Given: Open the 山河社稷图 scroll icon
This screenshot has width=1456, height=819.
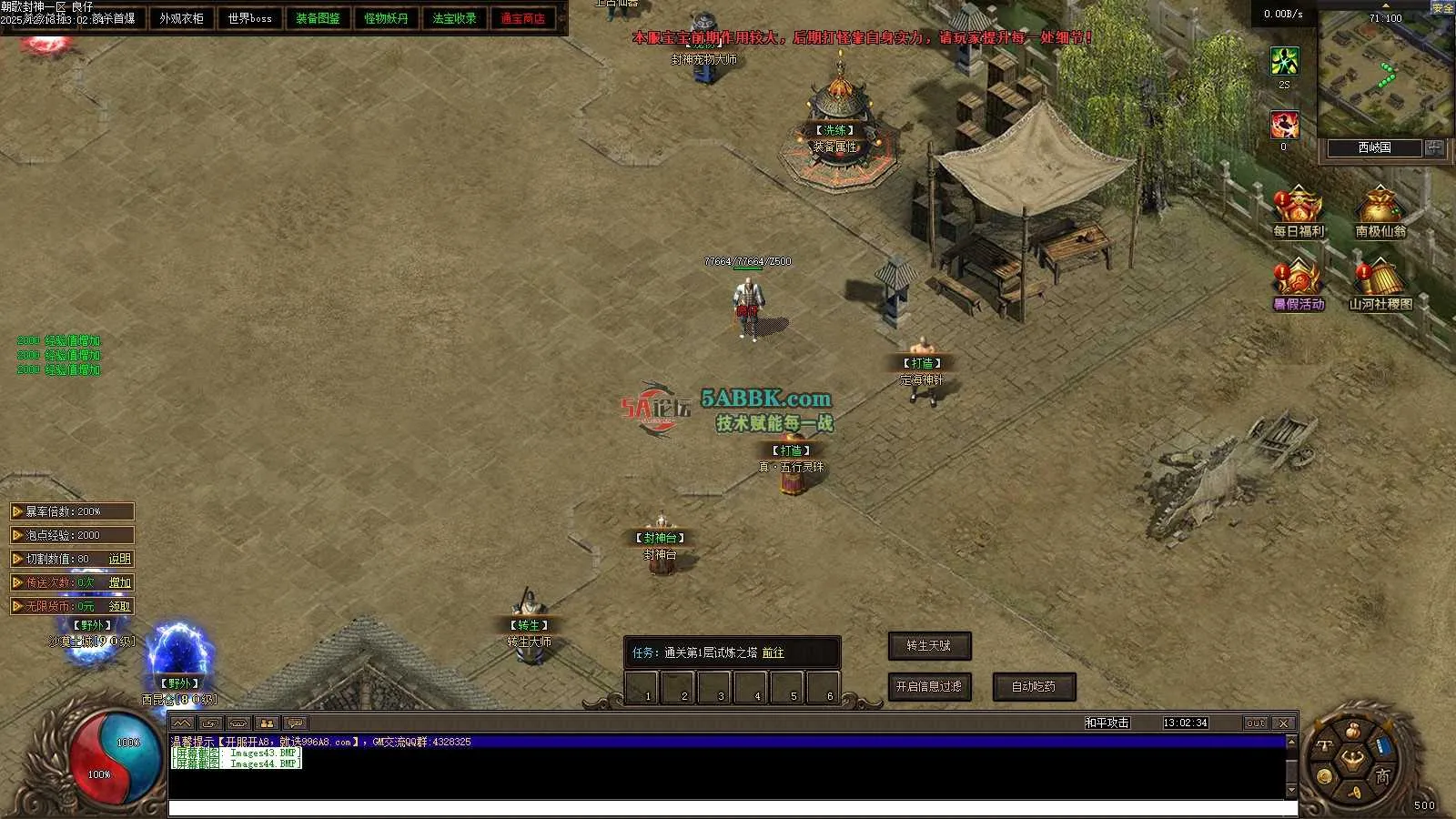Looking at the screenshot, I should (1380, 280).
